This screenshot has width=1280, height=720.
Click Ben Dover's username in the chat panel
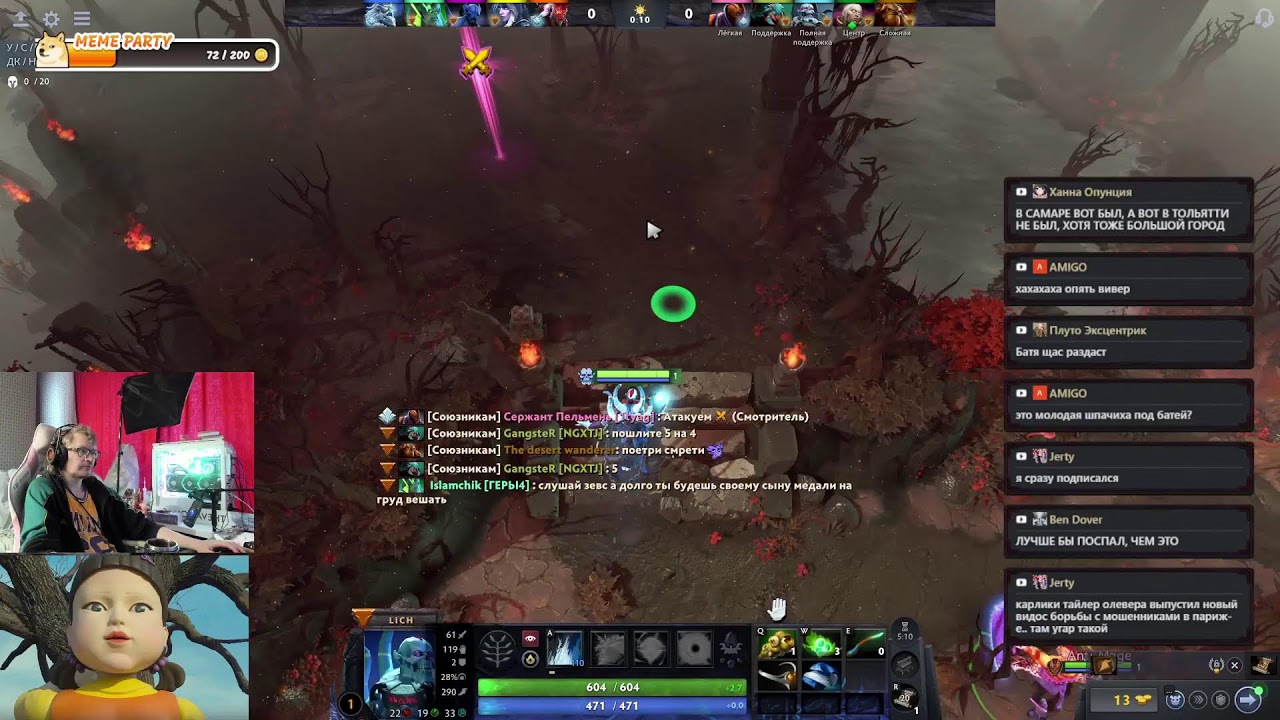point(1074,519)
